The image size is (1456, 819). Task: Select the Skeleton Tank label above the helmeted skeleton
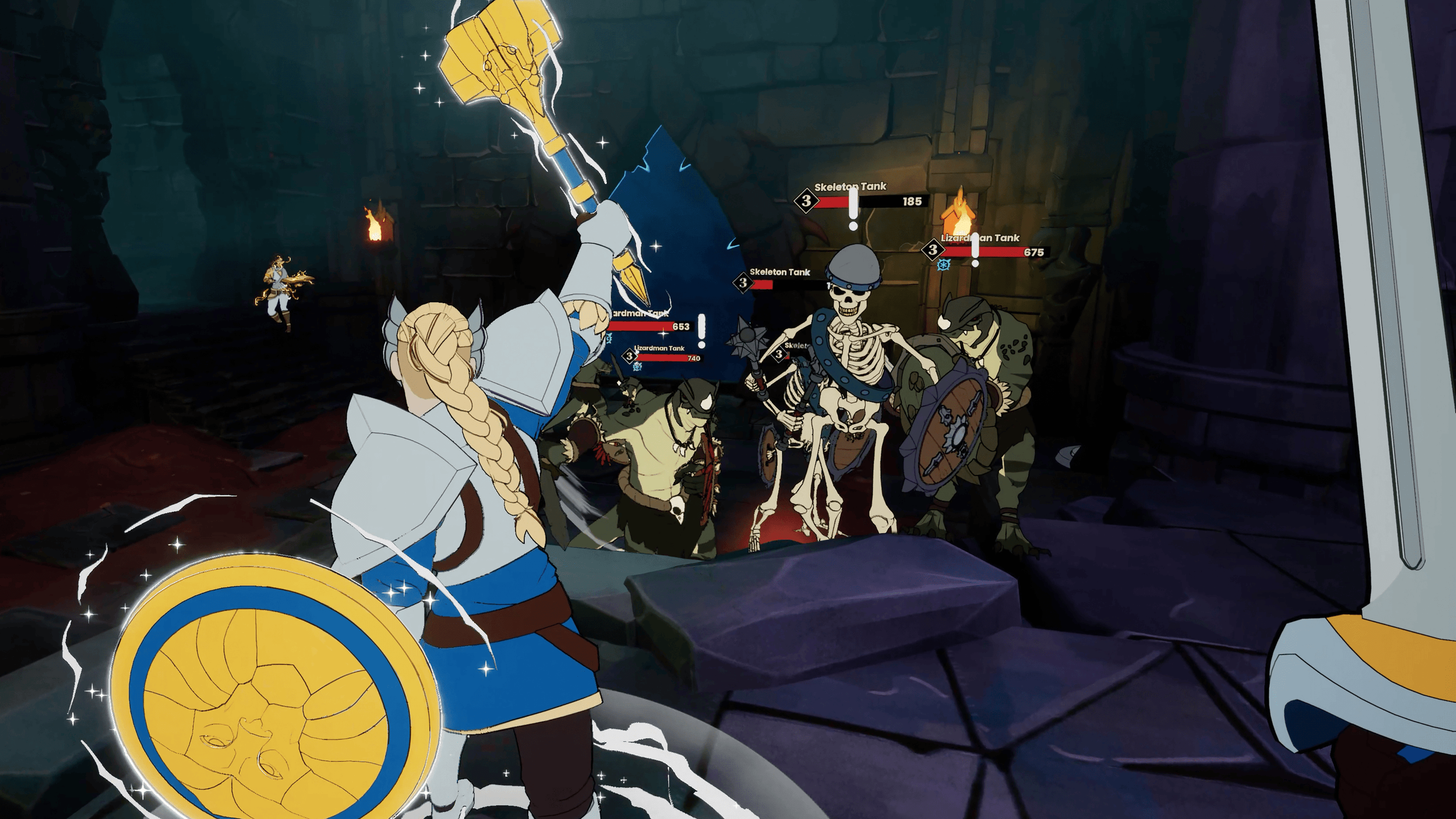(780, 272)
